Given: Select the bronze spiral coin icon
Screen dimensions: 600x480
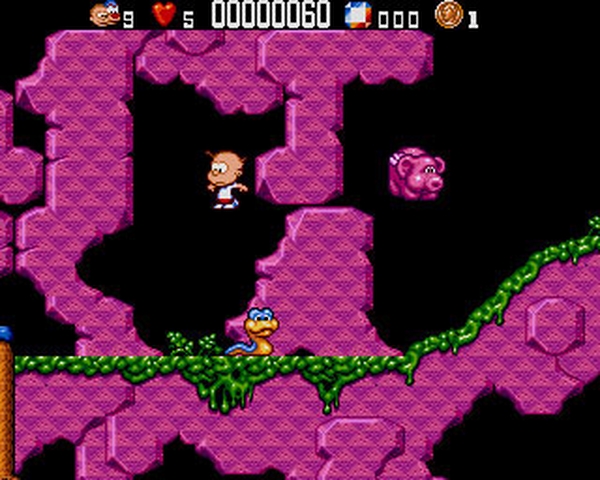Looking at the screenshot, I should click(448, 14).
